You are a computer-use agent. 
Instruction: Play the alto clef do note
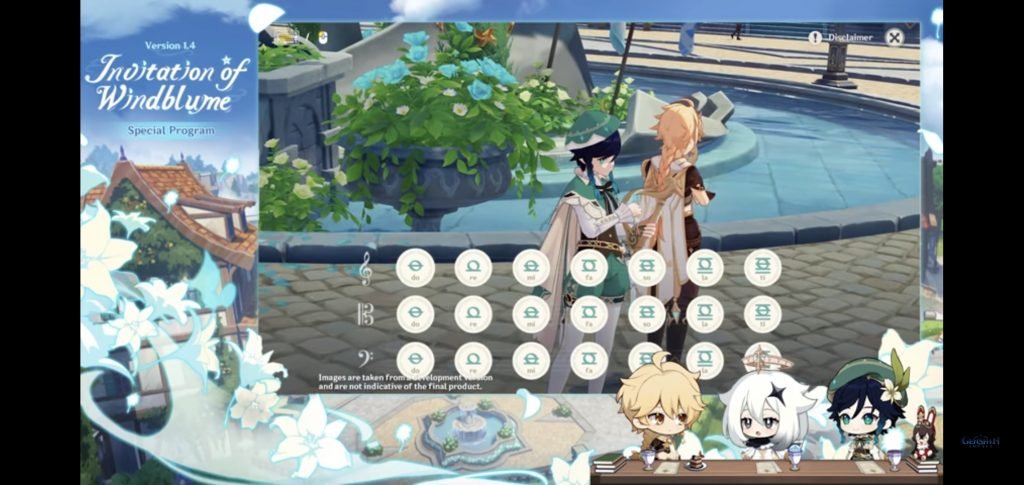(x=415, y=314)
